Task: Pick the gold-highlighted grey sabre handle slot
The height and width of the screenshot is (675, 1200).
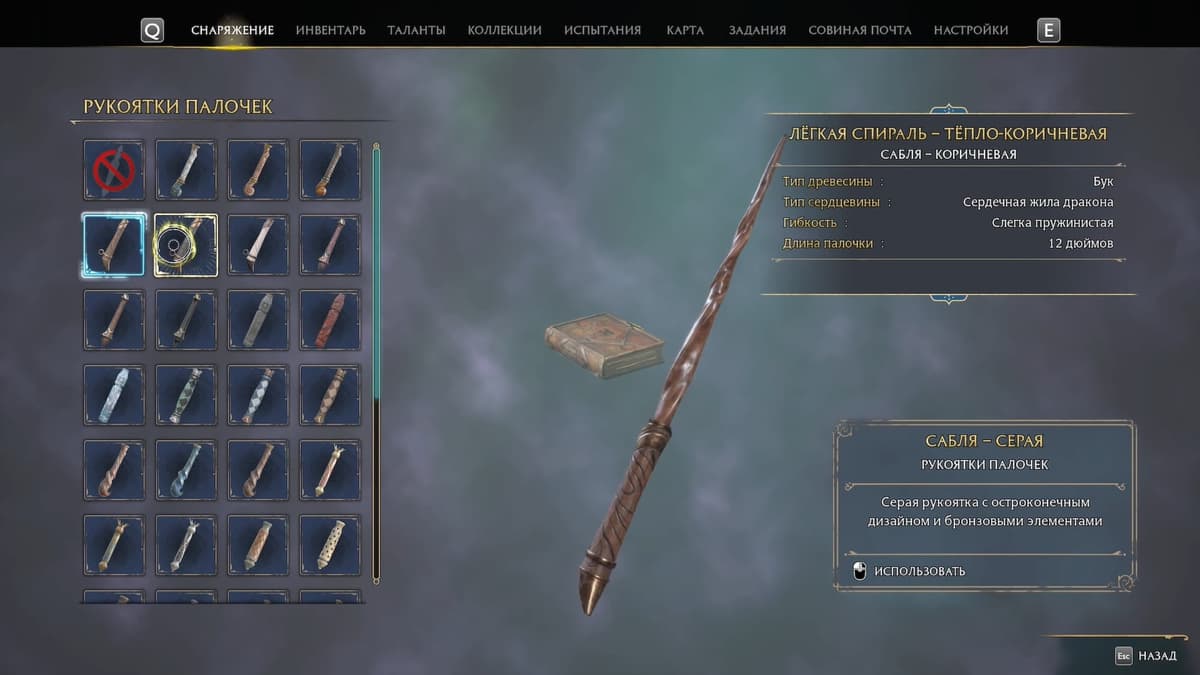Action: point(186,245)
